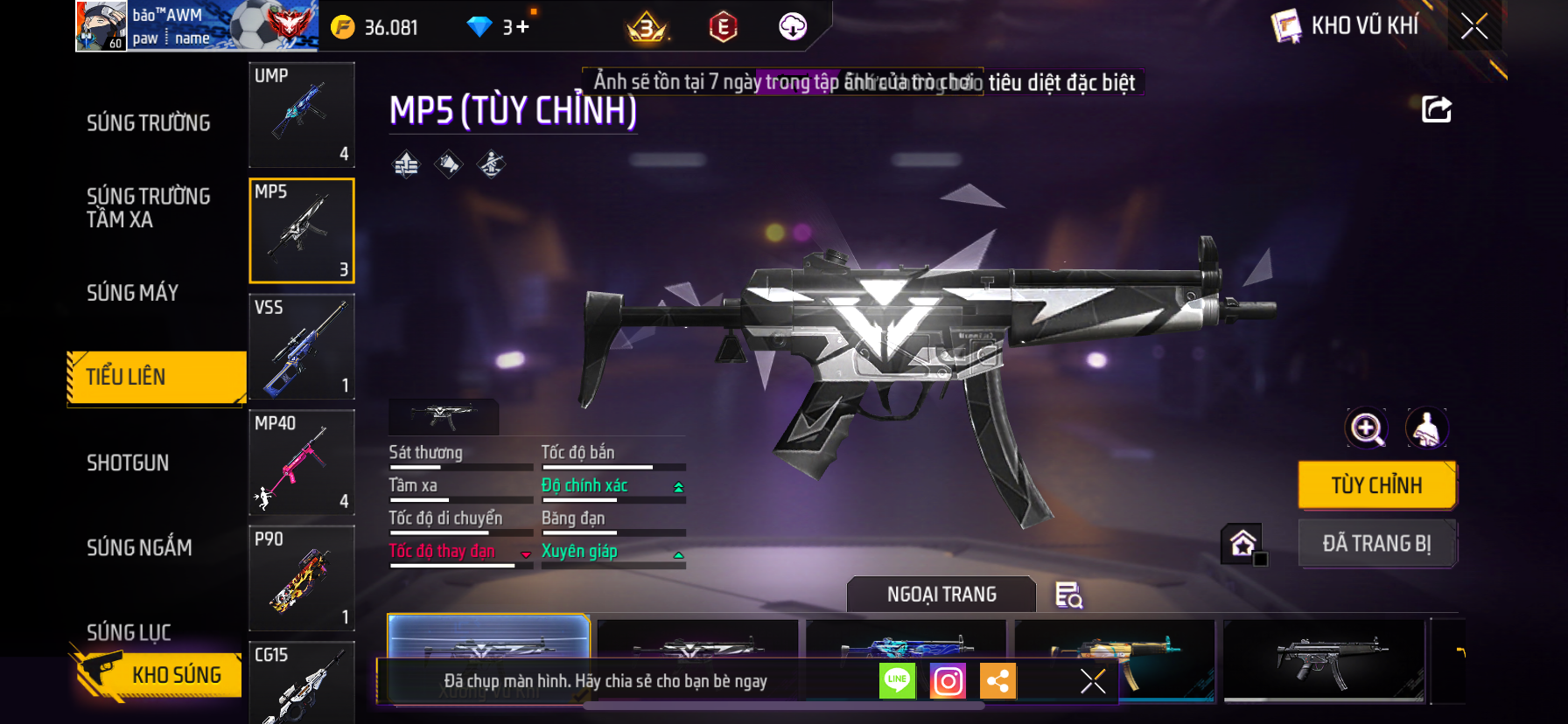Close the weapon armory screen

coord(1474,27)
